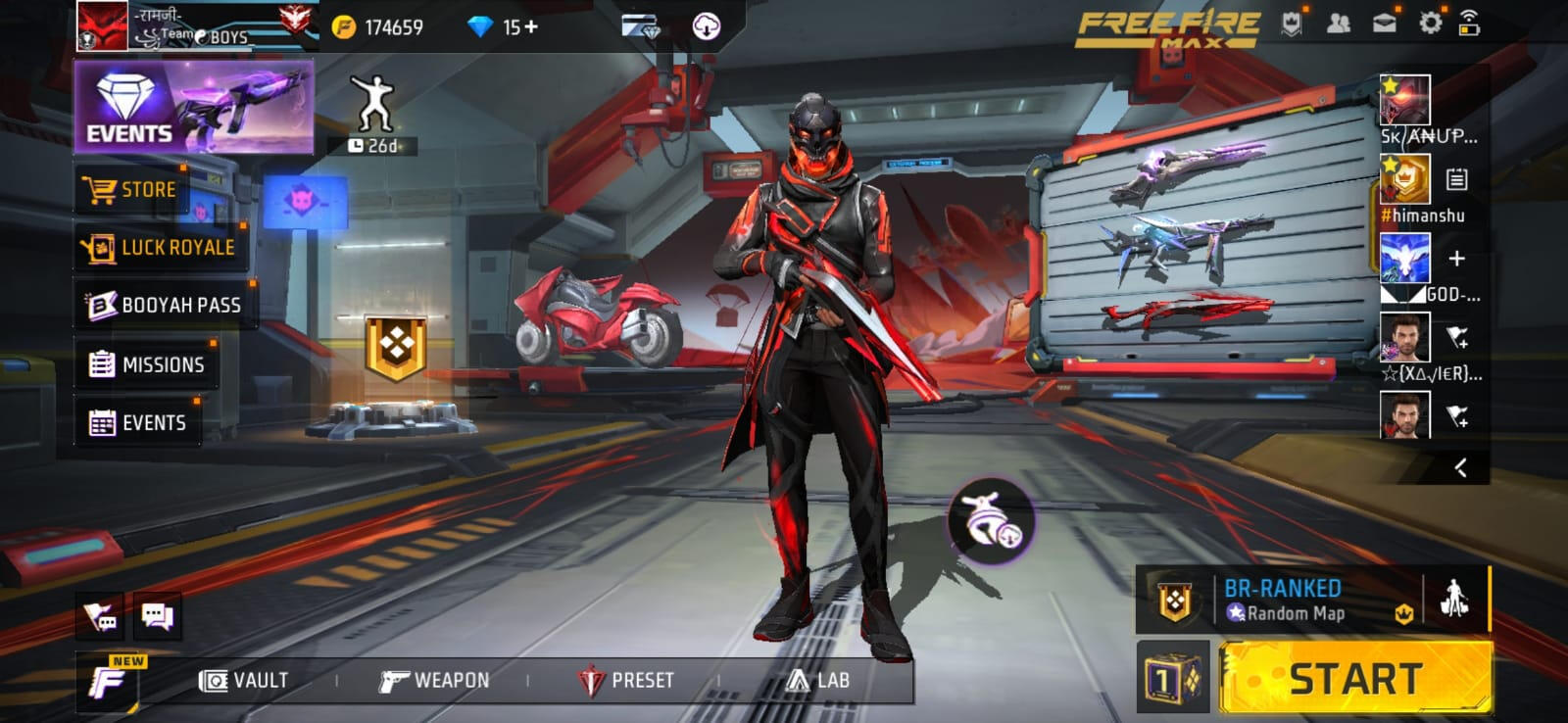The width and height of the screenshot is (1568, 723).
Task: Open the purple EVENTS diamond banner
Action: pyautogui.click(x=193, y=107)
